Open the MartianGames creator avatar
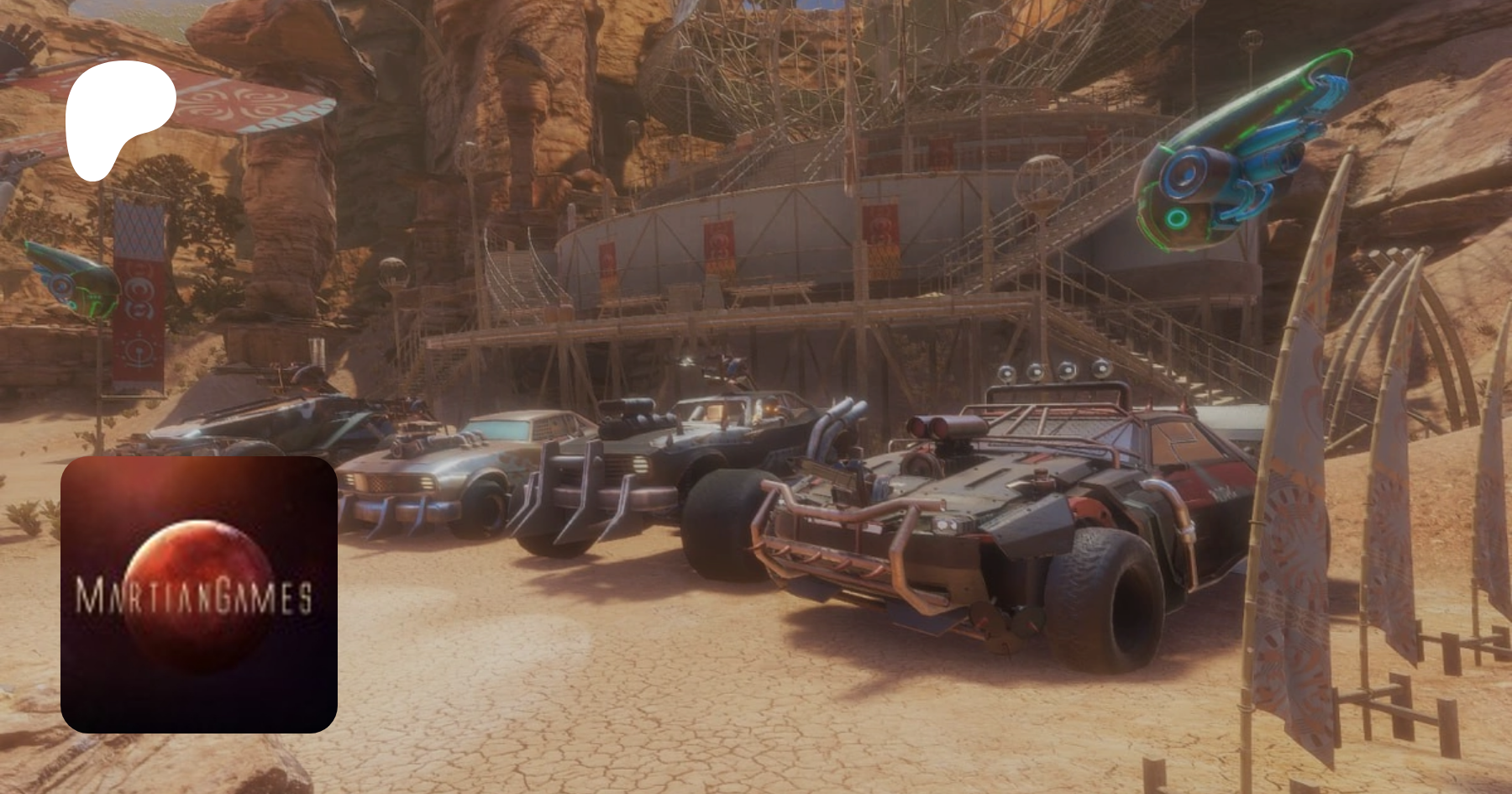Image resolution: width=1512 pixels, height=794 pixels. click(x=199, y=594)
